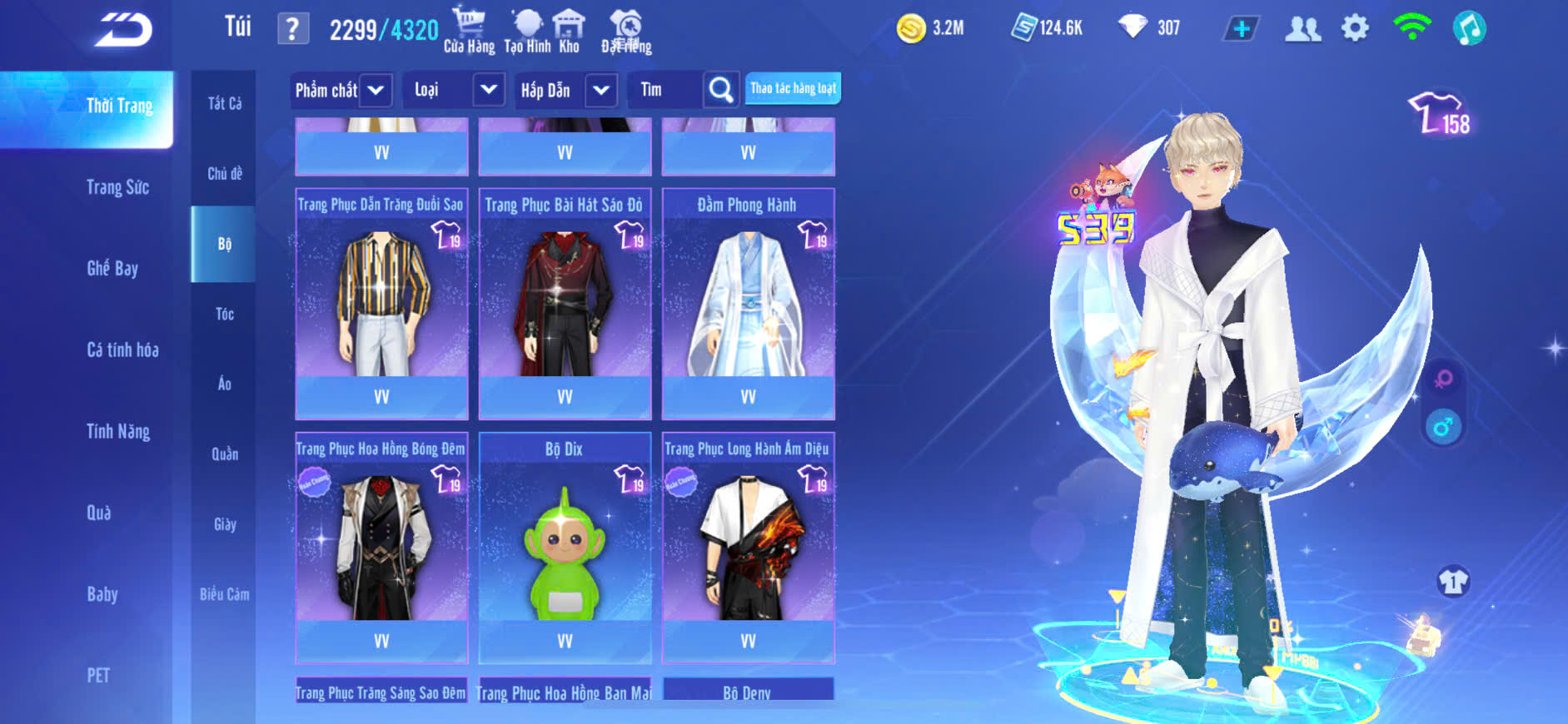Open the Cá tính hóa category

[x=122, y=350]
